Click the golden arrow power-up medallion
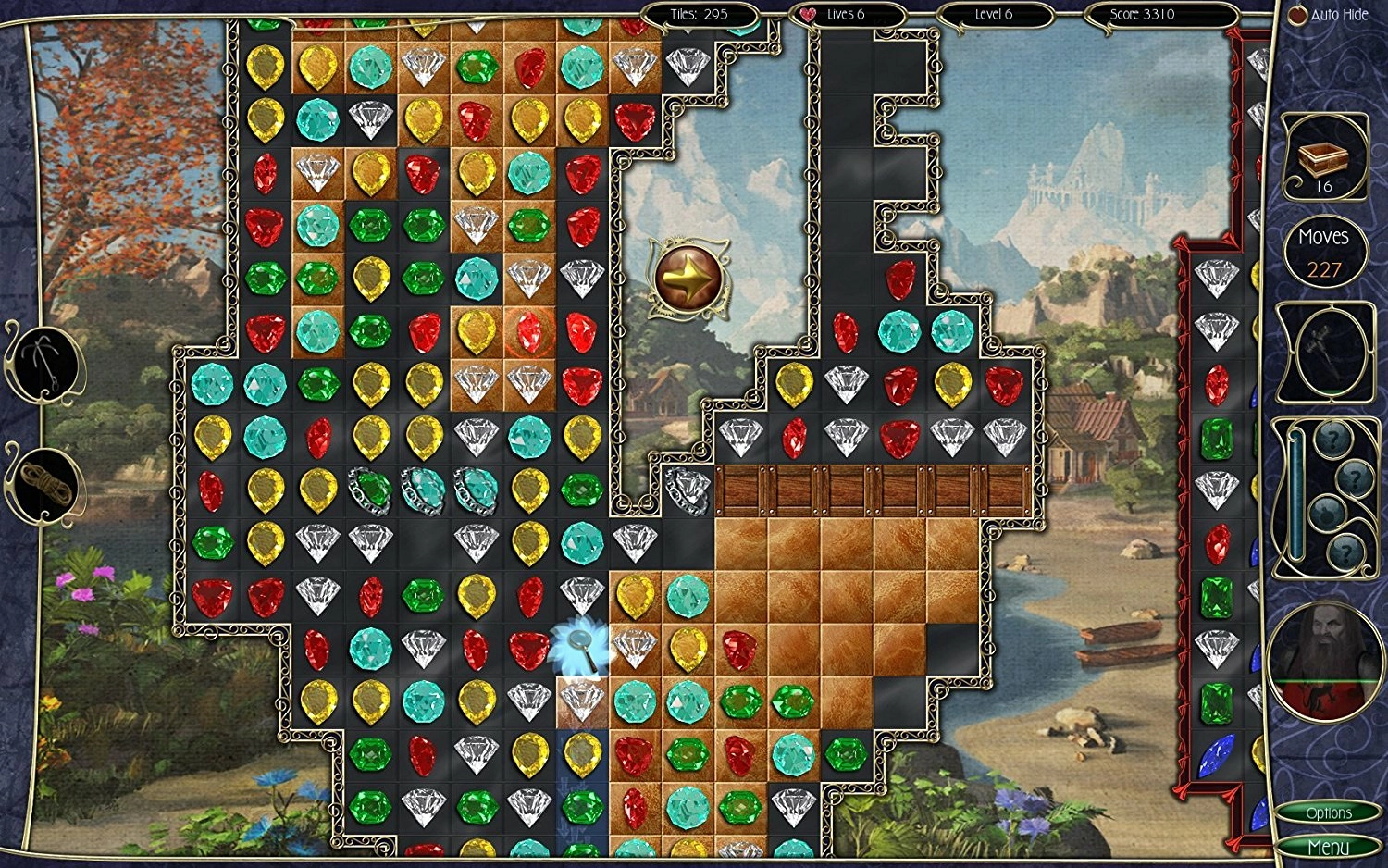This screenshot has width=1388, height=868. tap(689, 276)
